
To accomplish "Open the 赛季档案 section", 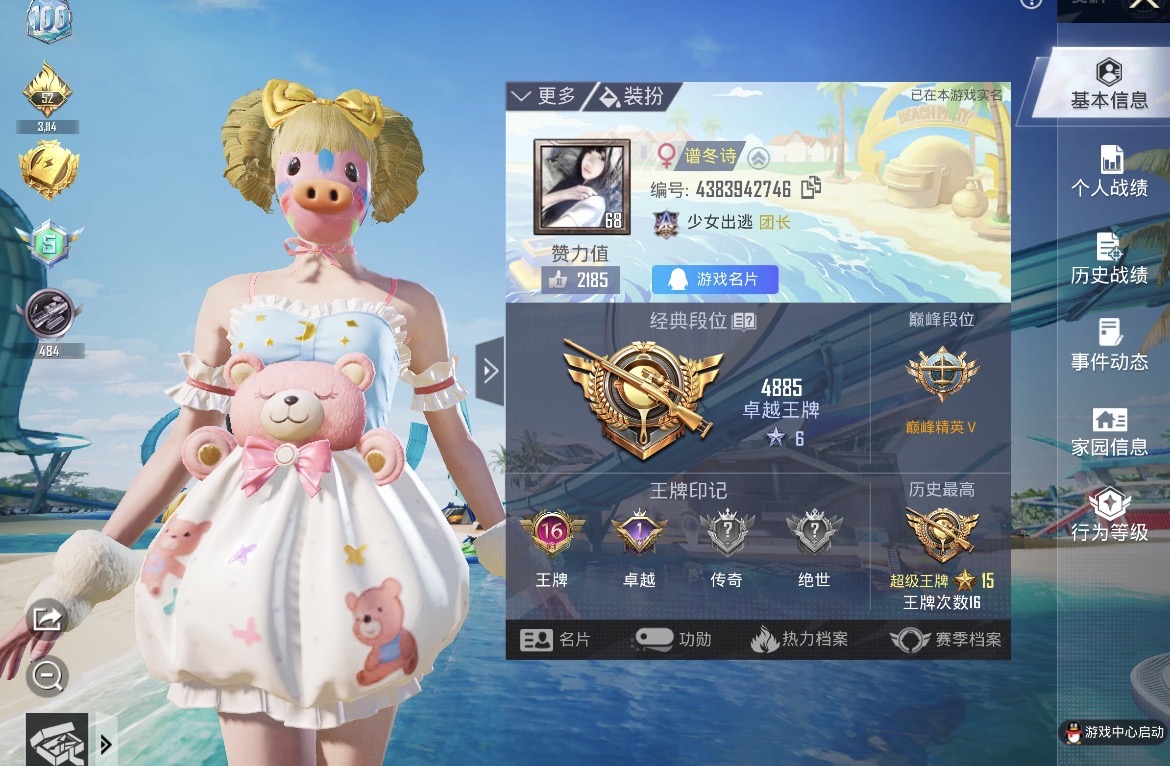I will (946, 640).
